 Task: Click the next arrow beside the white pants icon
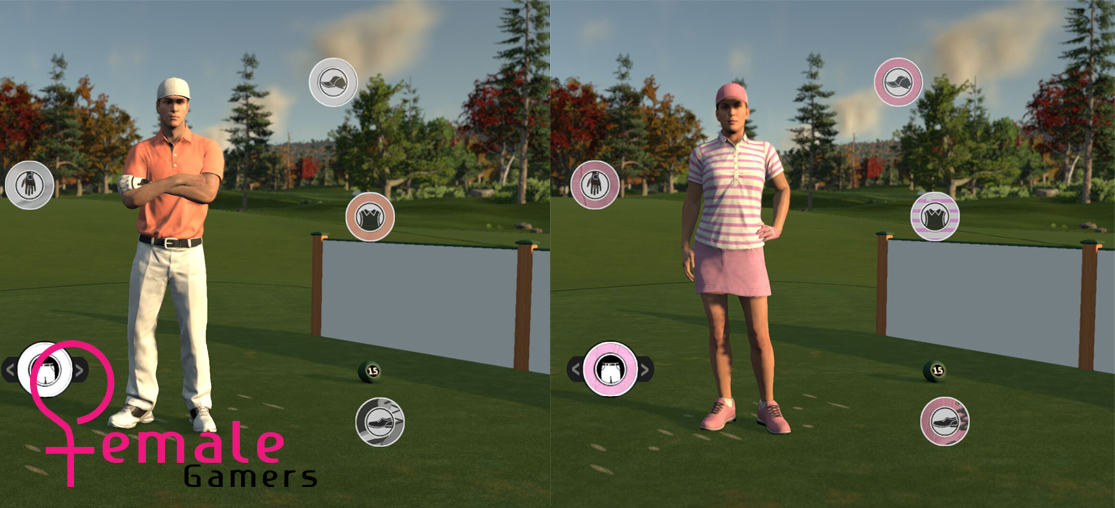[x=81, y=369]
